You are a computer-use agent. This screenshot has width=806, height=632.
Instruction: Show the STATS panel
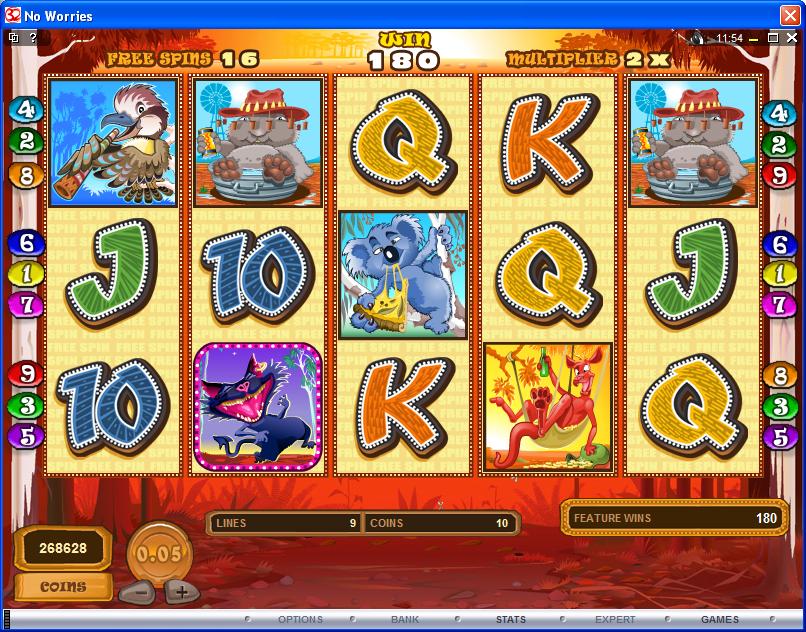click(x=510, y=620)
